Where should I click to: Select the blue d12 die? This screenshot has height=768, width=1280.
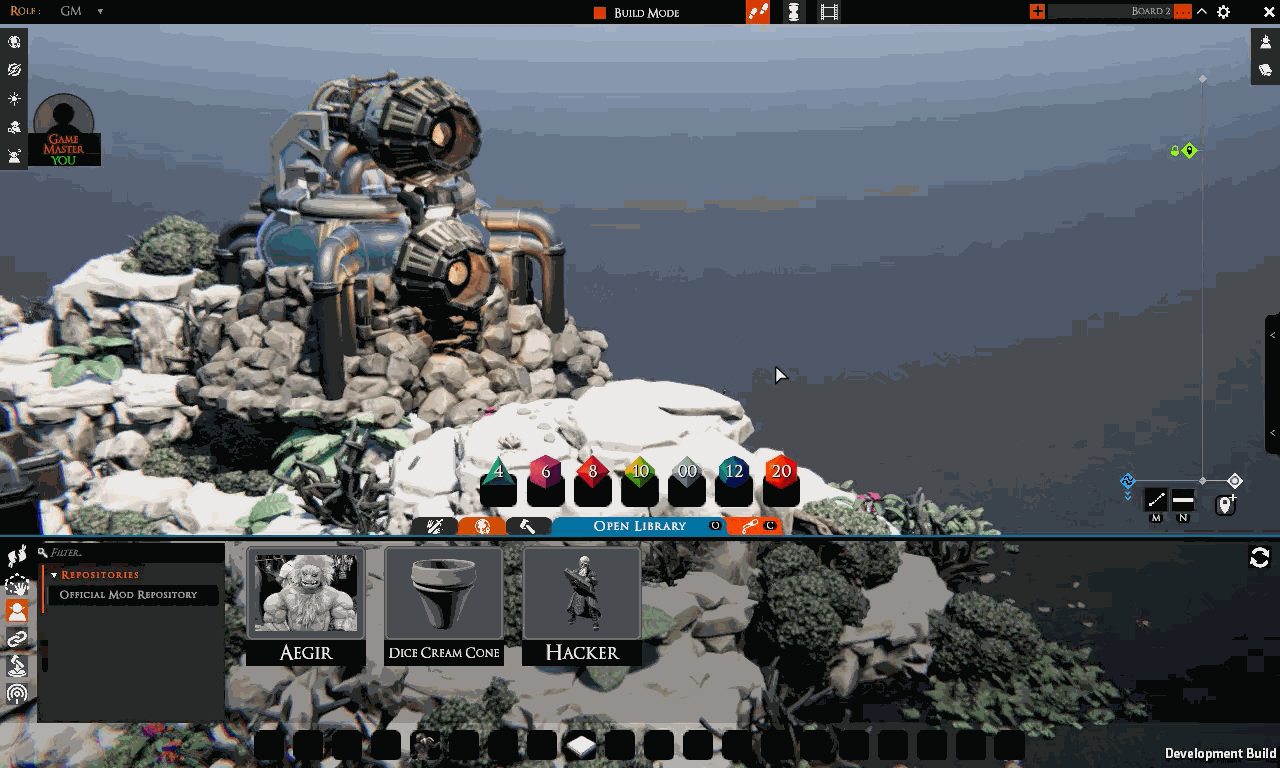(x=734, y=472)
